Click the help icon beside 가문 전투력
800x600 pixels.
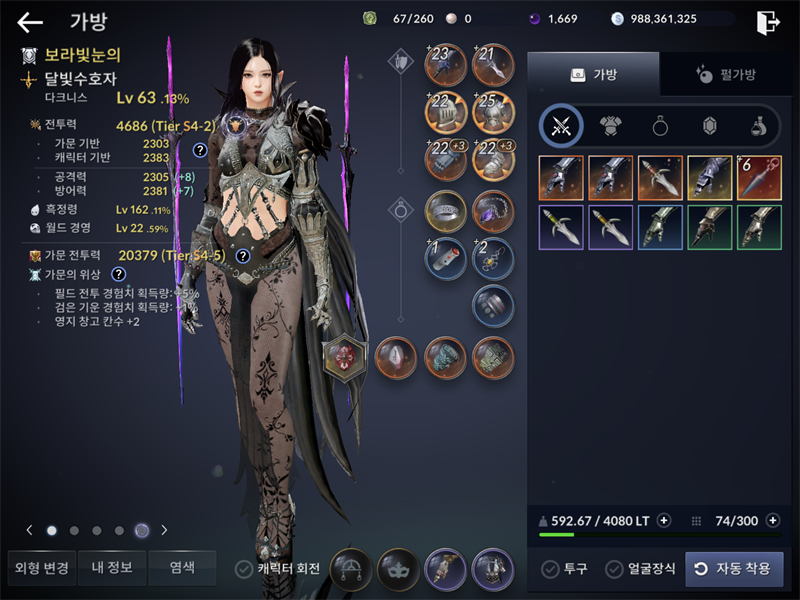pos(242,256)
